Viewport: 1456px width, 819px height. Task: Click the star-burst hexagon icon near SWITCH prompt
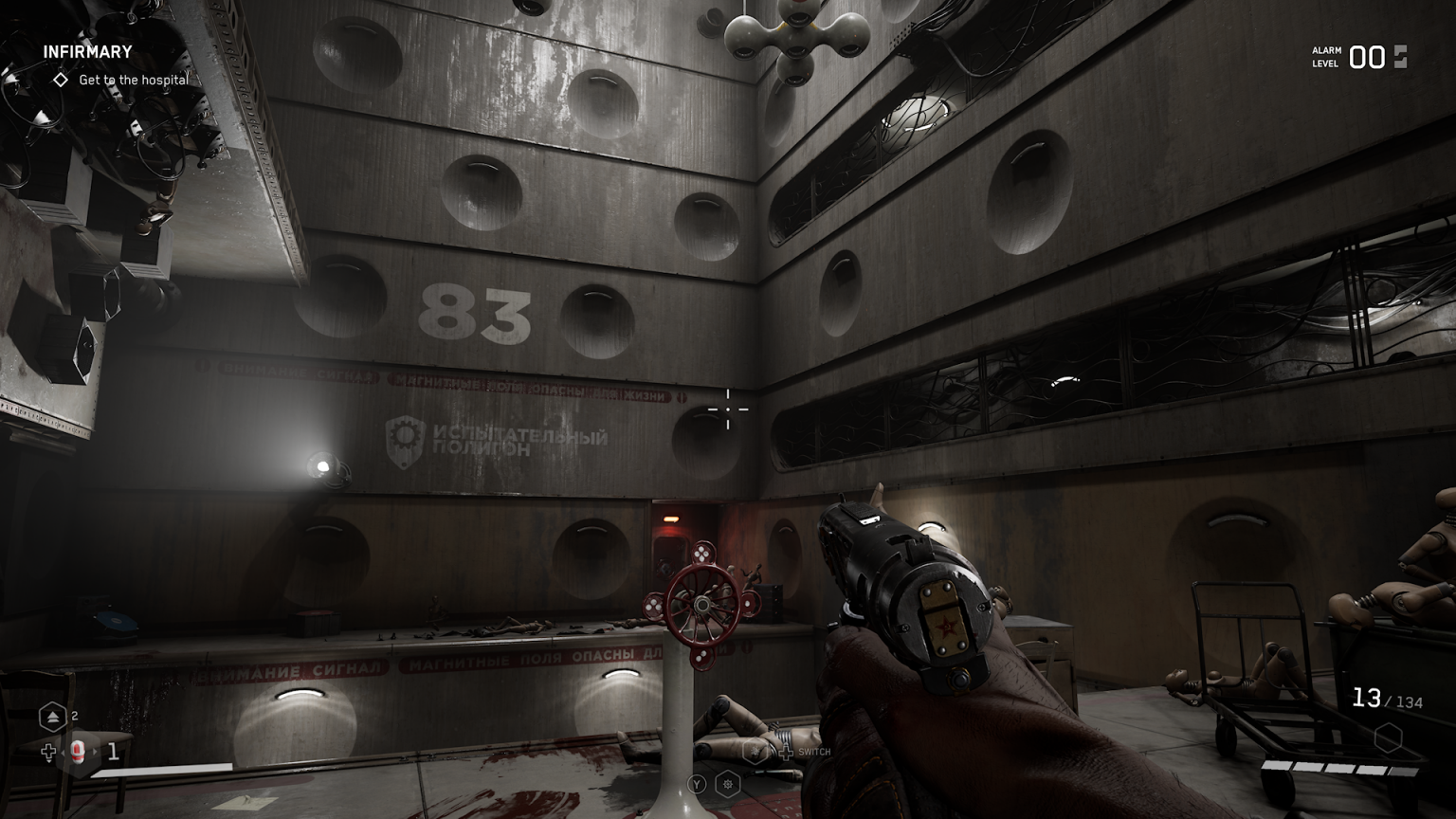tap(755, 751)
